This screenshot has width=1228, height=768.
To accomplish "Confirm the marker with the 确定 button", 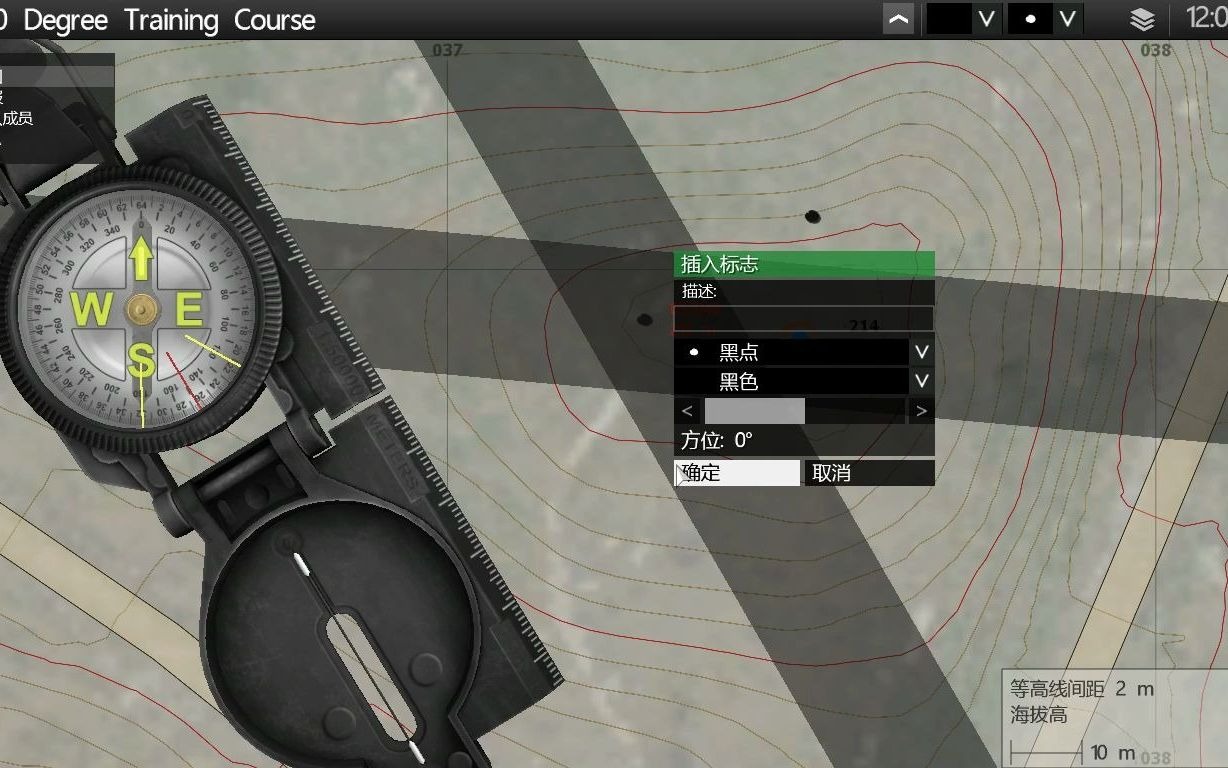I will point(737,473).
